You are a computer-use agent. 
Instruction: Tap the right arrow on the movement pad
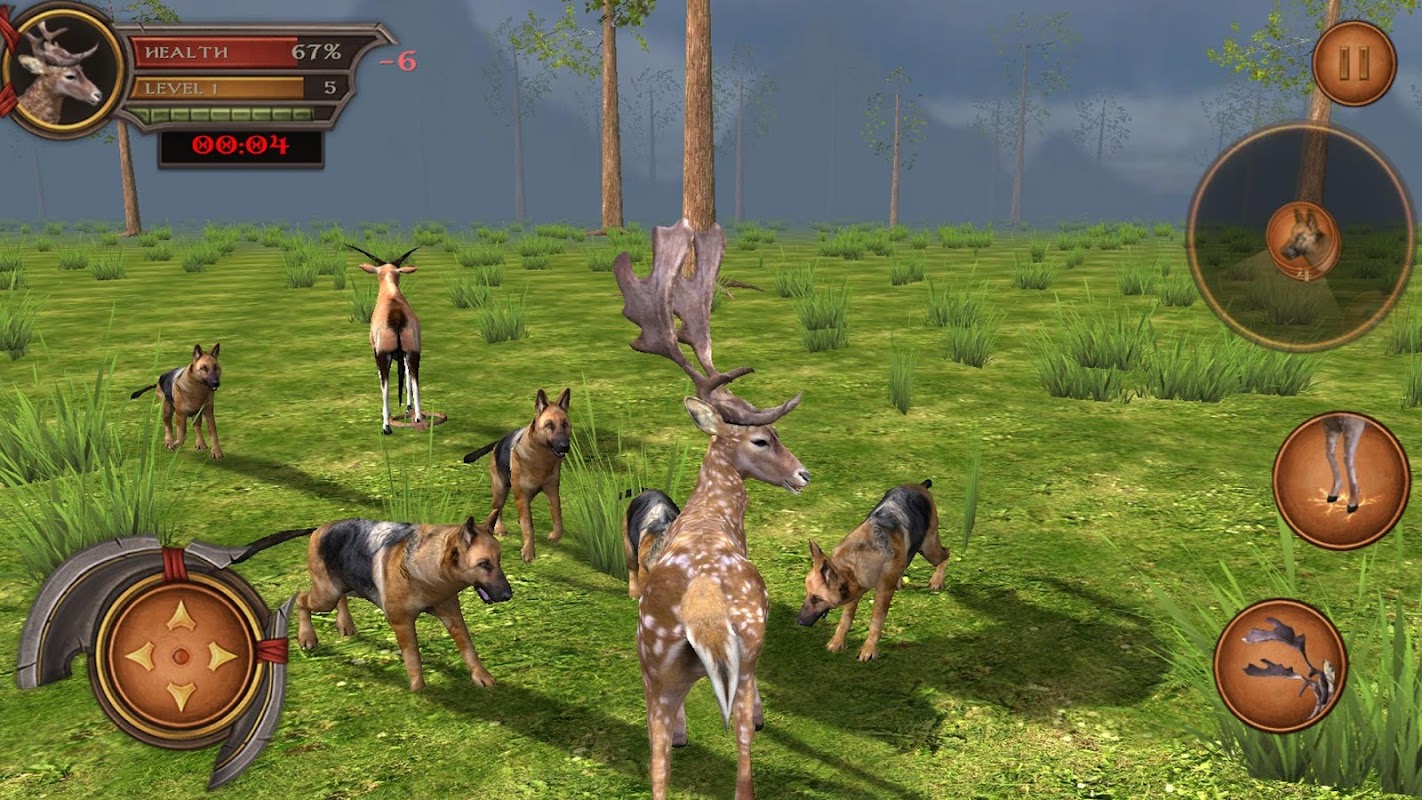pyautogui.click(x=221, y=656)
